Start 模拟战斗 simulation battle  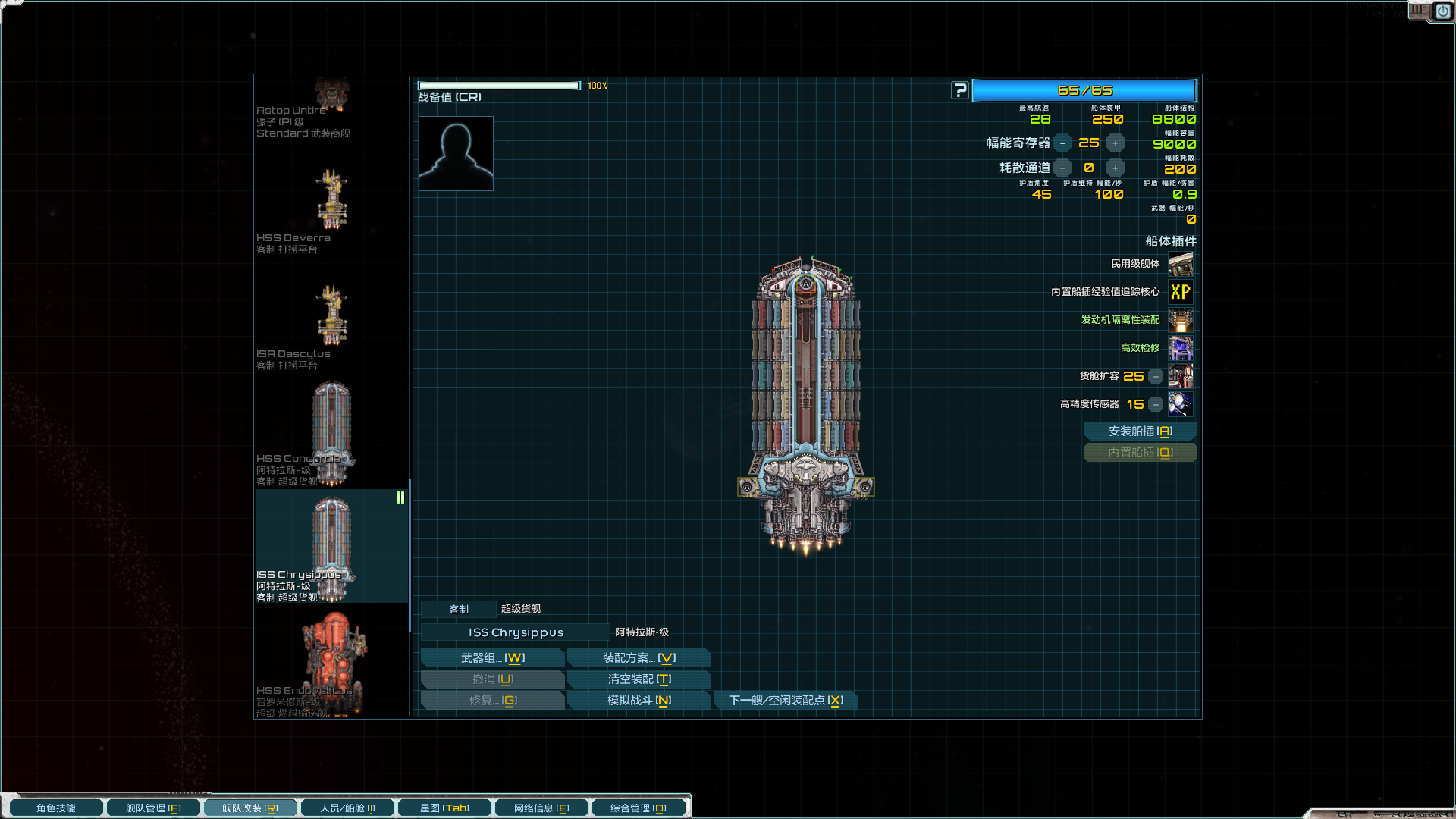(x=639, y=701)
